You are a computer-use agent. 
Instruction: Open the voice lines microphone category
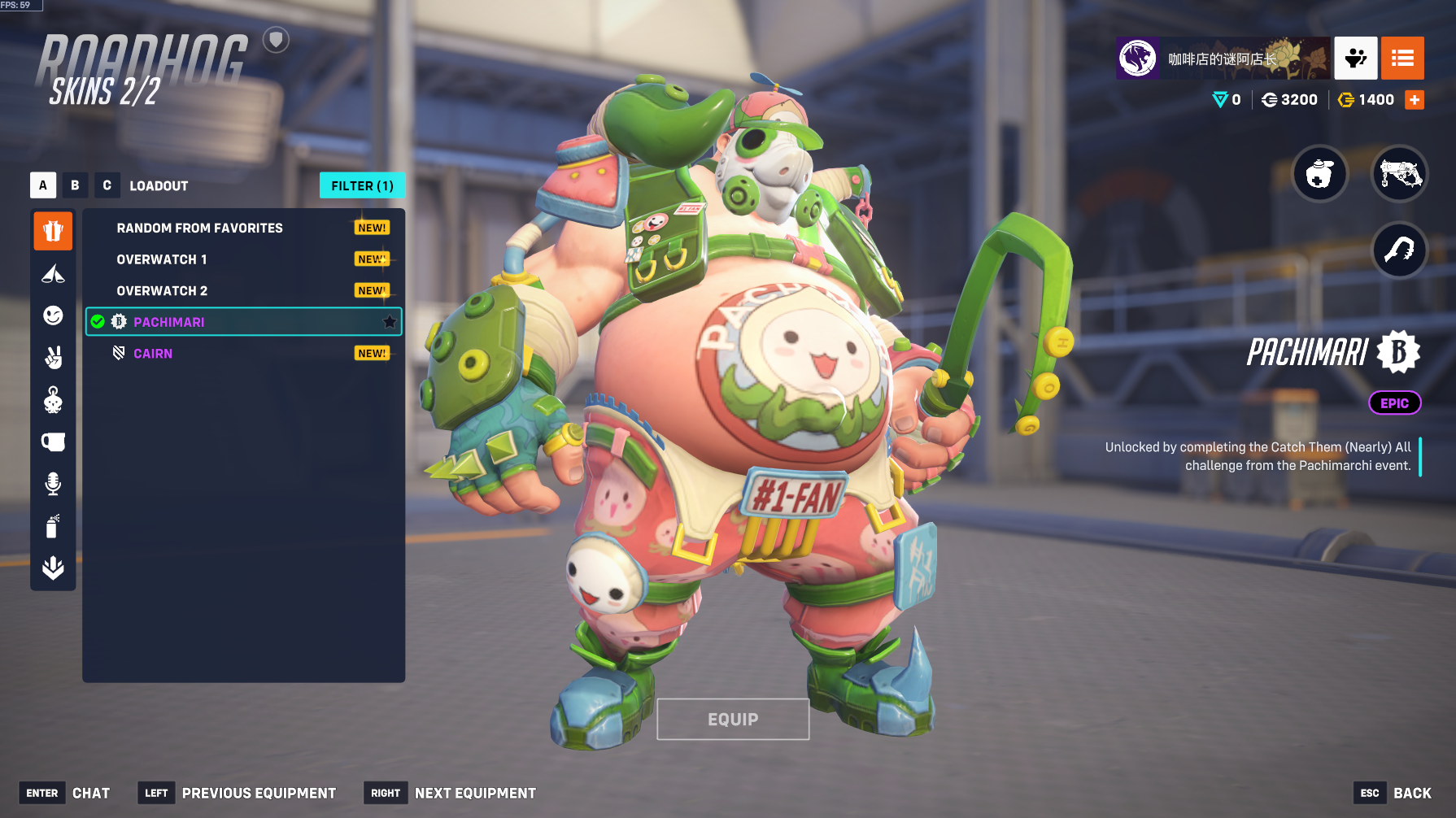(53, 484)
